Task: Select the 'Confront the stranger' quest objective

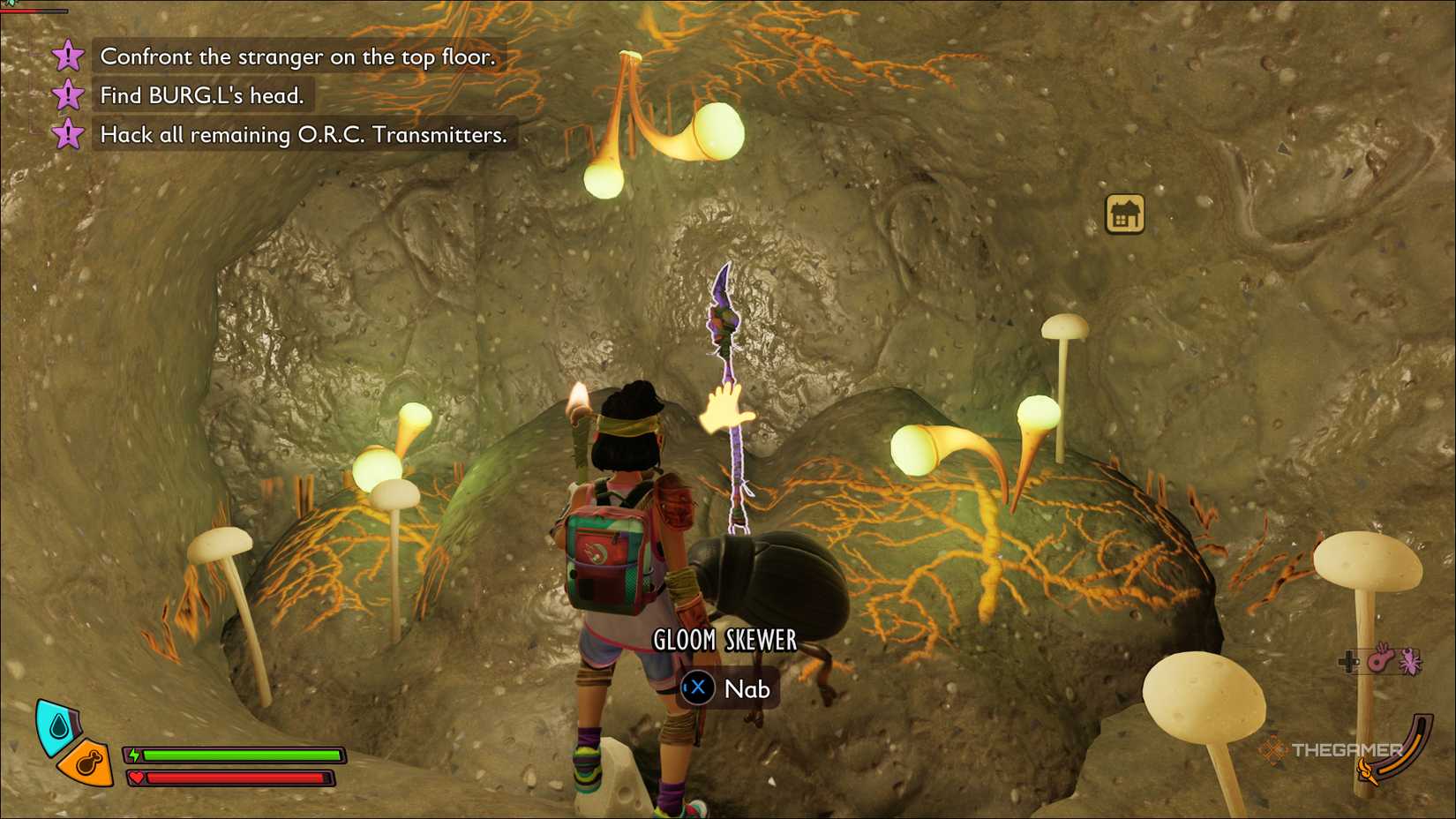Action: pos(297,57)
